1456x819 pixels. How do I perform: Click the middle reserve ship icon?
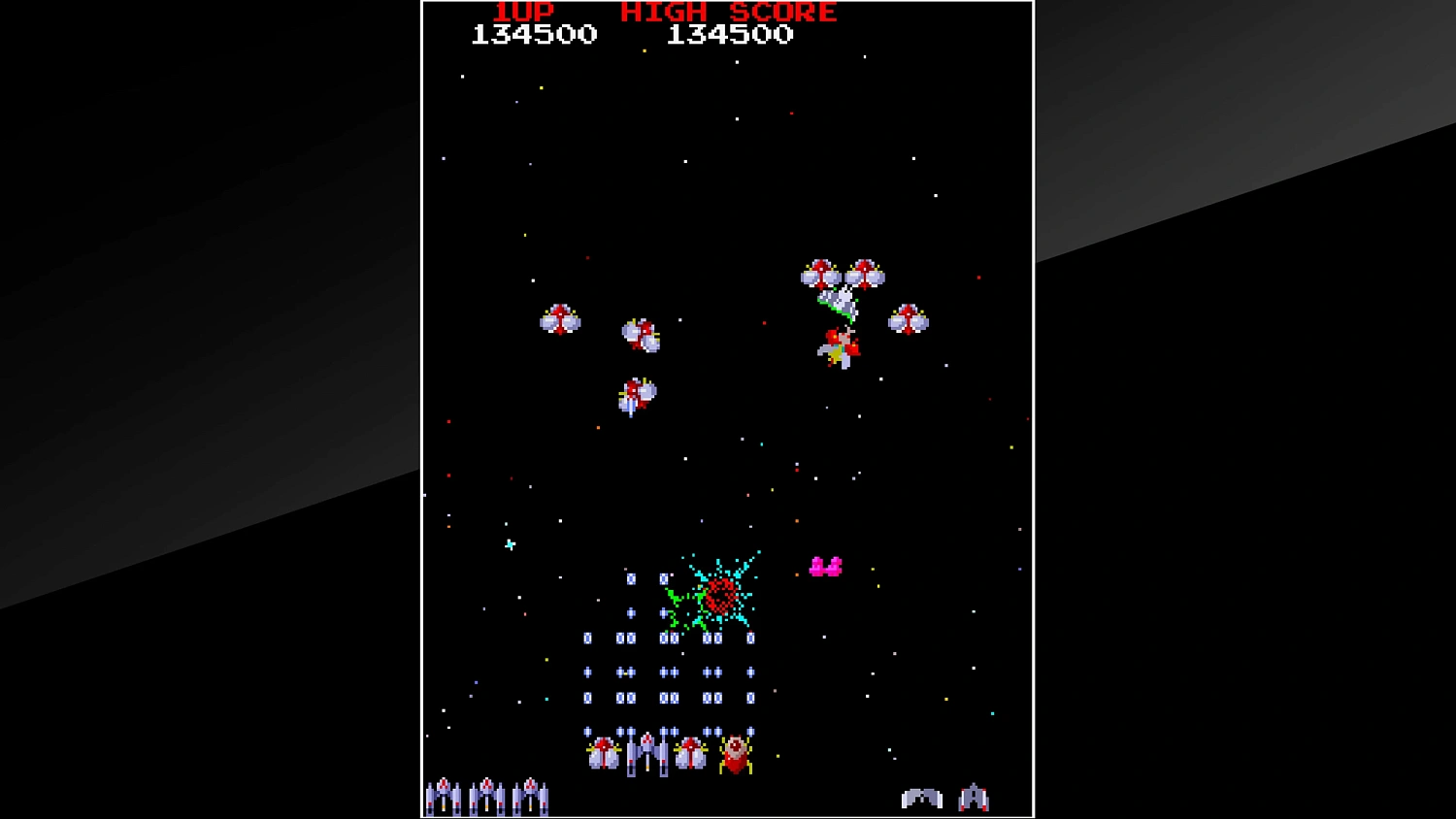(485, 796)
